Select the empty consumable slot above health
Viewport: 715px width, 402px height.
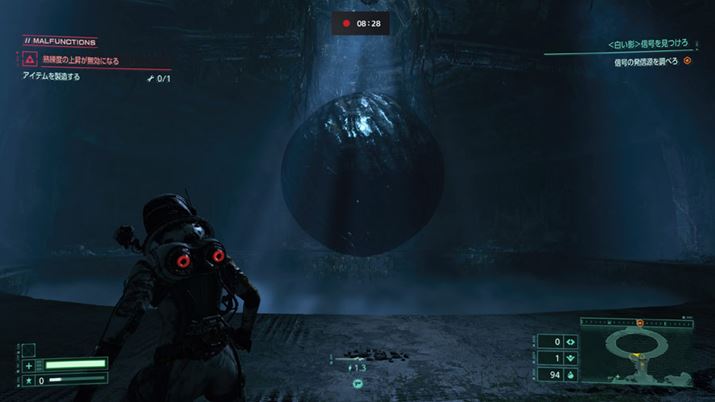tap(29, 350)
